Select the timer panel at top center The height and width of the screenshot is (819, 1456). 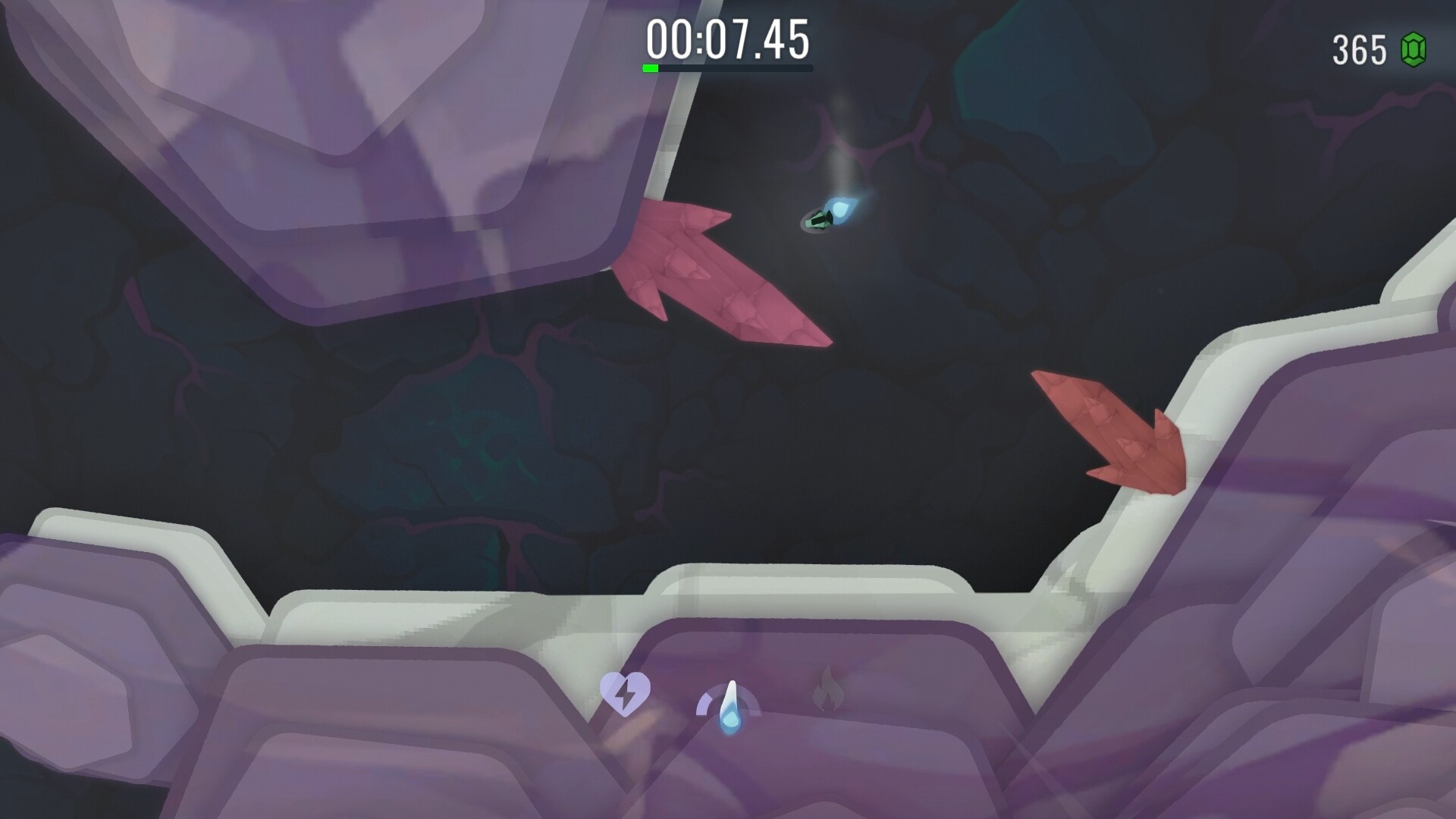tap(728, 42)
